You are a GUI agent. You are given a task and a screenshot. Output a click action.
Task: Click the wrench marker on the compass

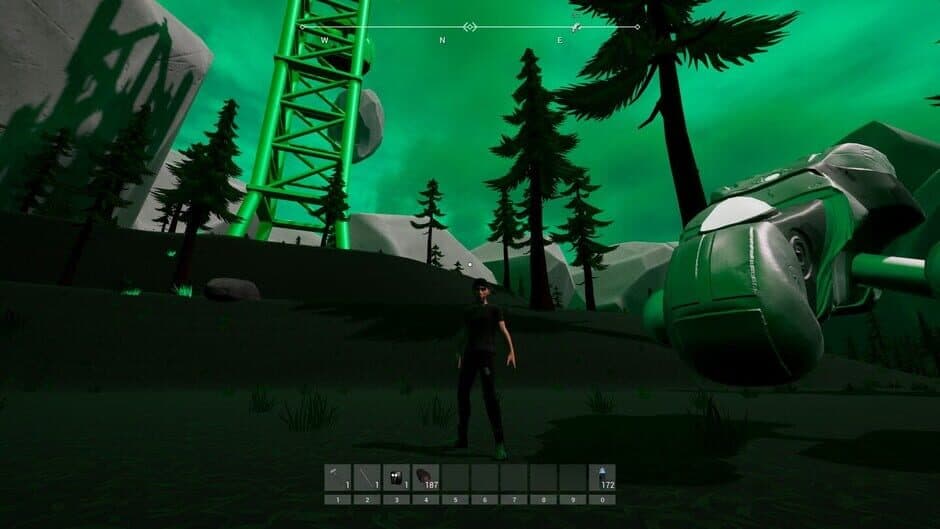(x=575, y=27)
